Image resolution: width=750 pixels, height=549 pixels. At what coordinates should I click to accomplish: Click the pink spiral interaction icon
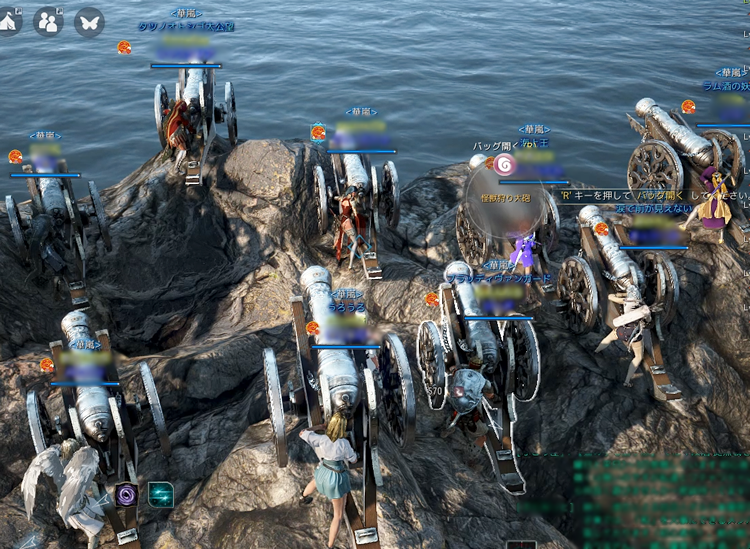pos(503,164)
